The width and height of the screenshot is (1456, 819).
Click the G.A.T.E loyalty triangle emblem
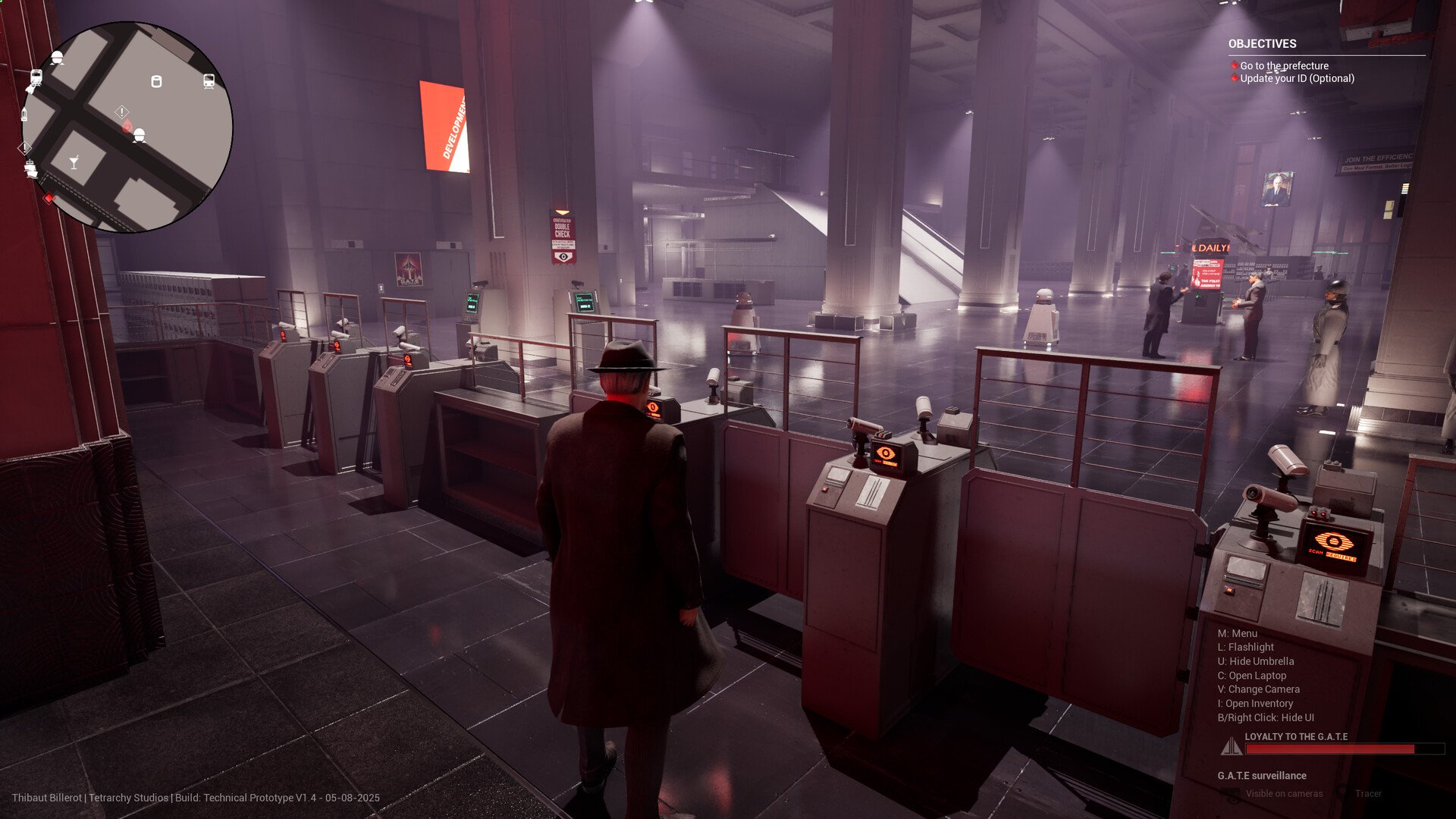[x=1231, y=746]
